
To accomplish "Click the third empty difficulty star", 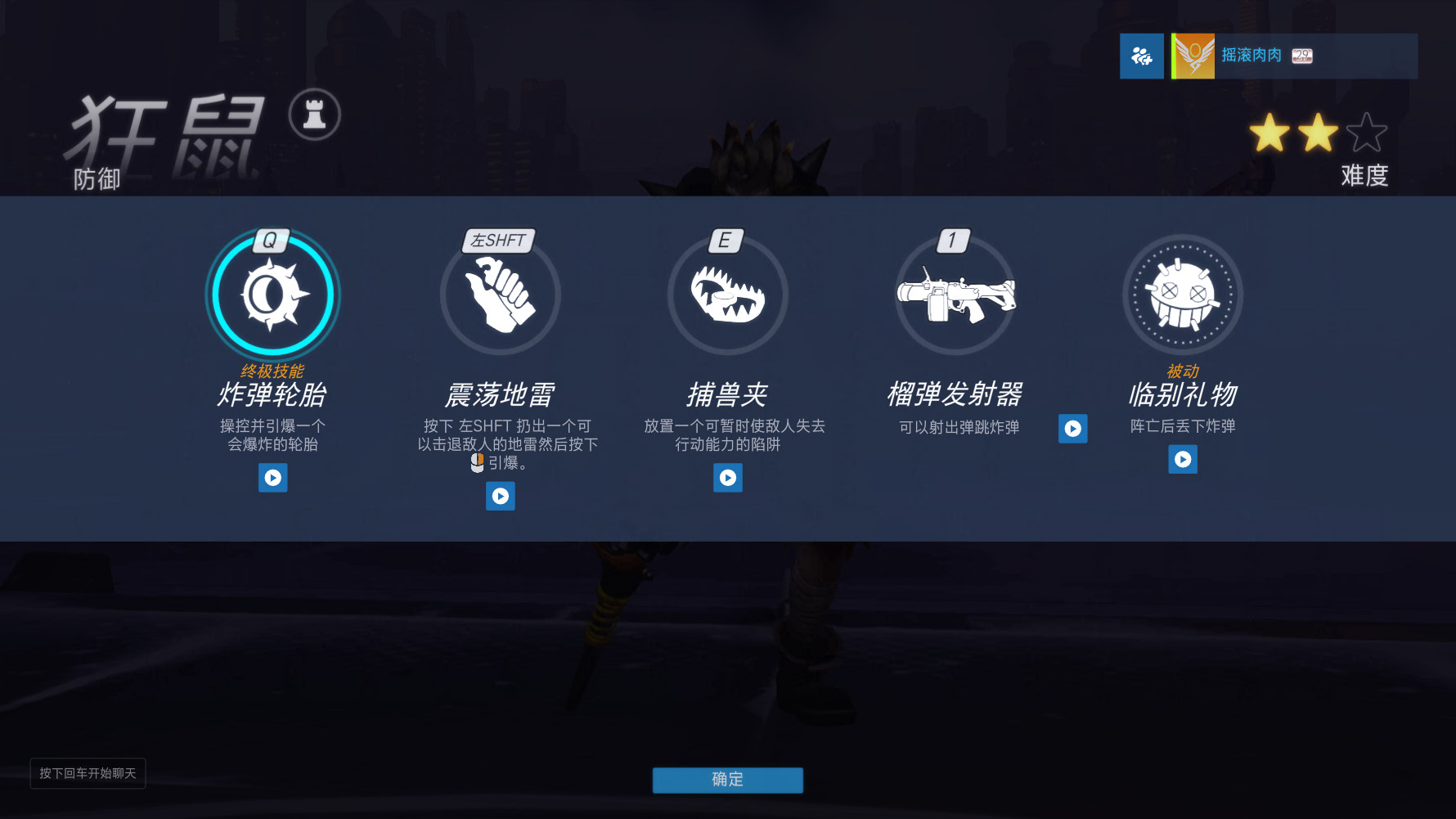I will pos(1368,133).
